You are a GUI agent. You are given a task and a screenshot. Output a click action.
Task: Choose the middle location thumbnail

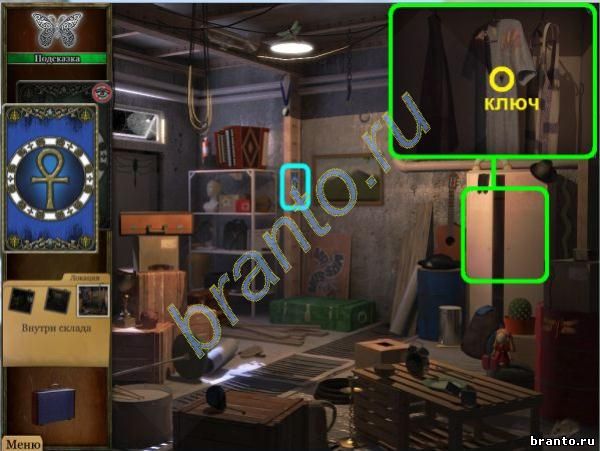point(58,298)
